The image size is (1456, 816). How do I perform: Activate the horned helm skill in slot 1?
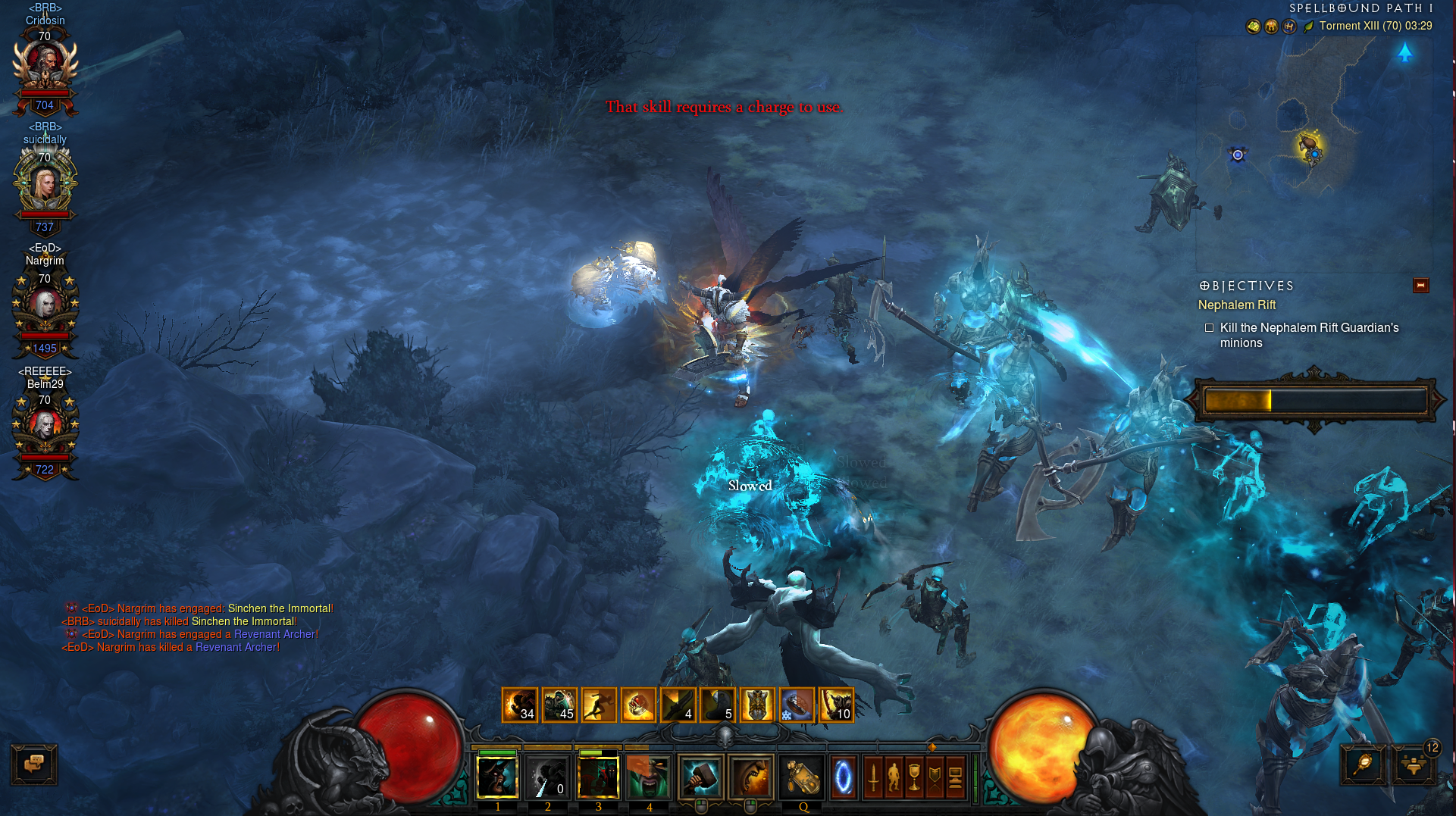tap(497, 777)
